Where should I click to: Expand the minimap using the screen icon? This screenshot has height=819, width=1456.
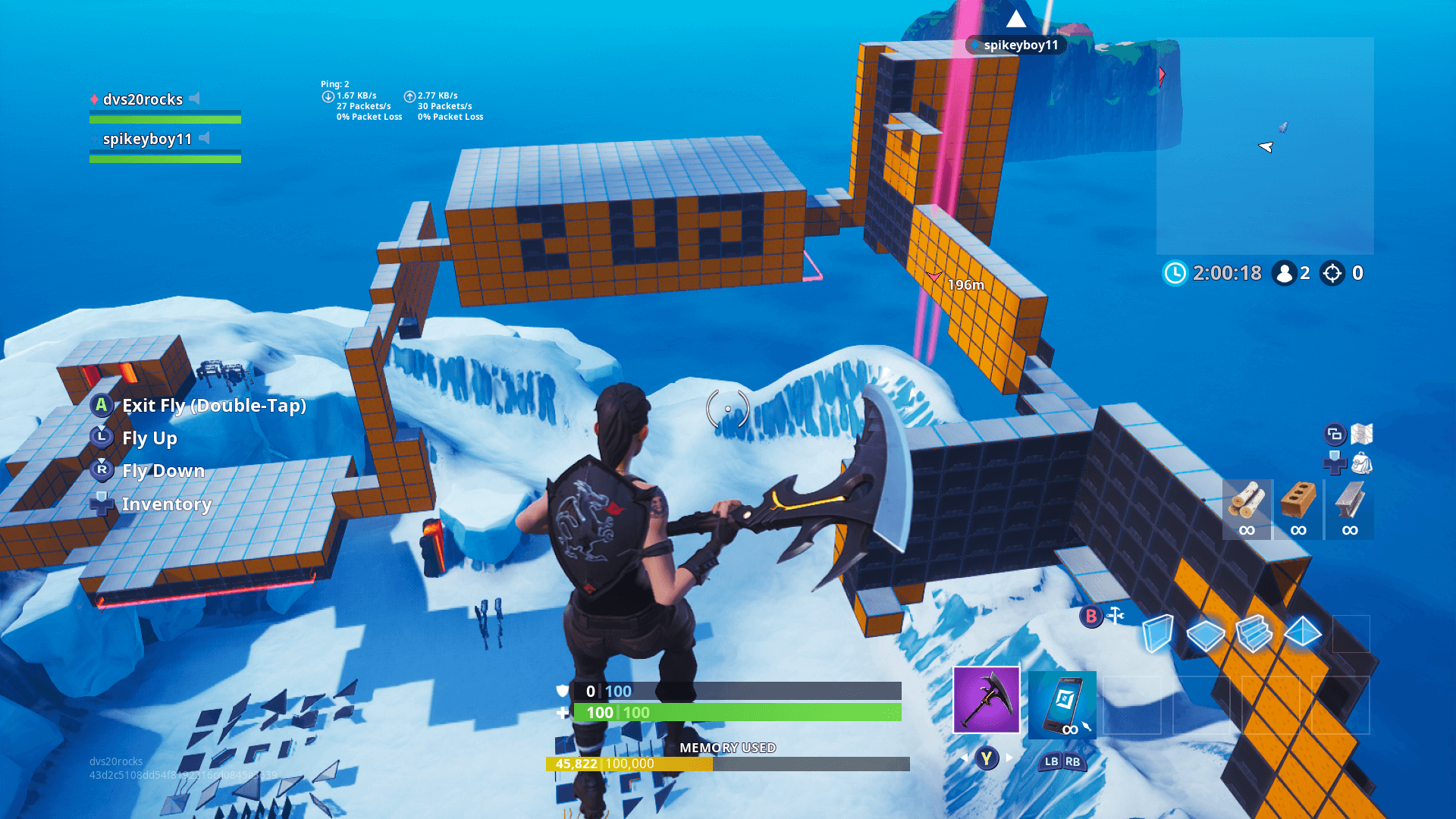point(1335,432)
